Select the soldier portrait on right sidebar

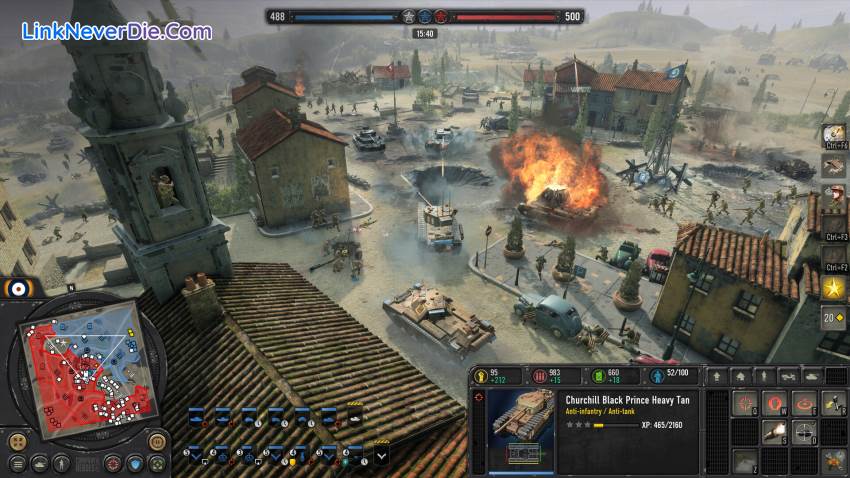834,195
